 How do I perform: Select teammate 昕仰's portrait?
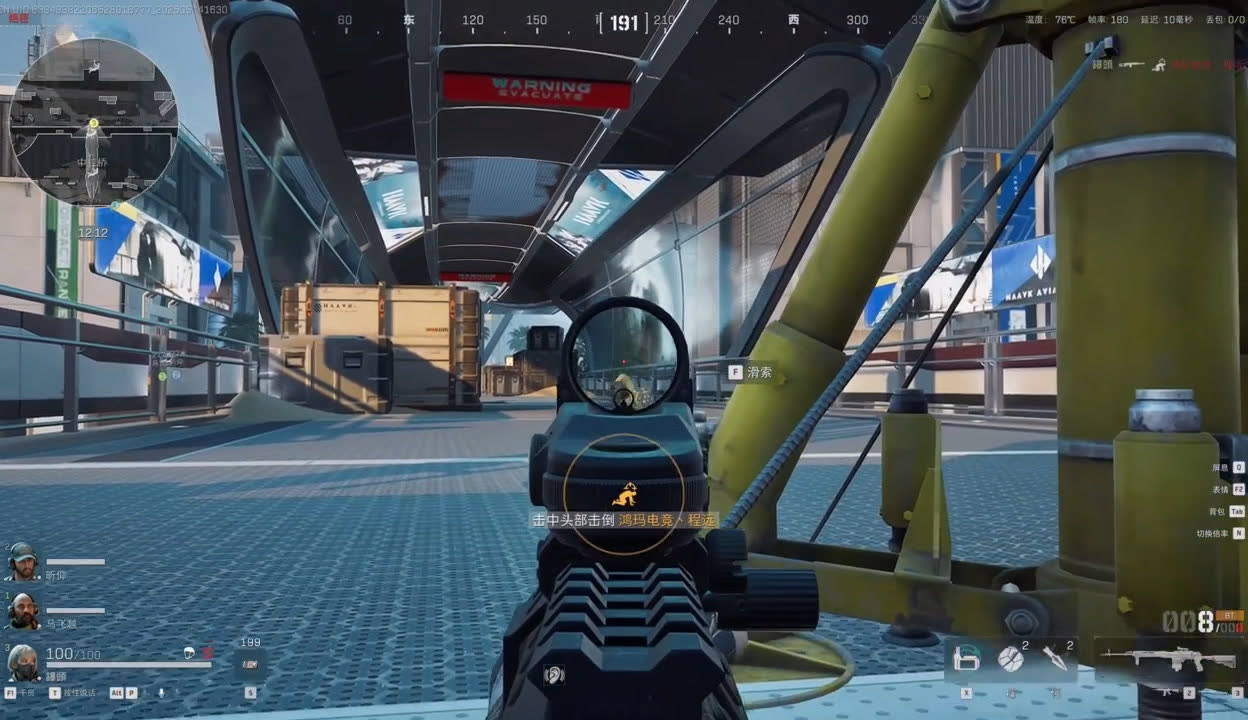point(22,560)
